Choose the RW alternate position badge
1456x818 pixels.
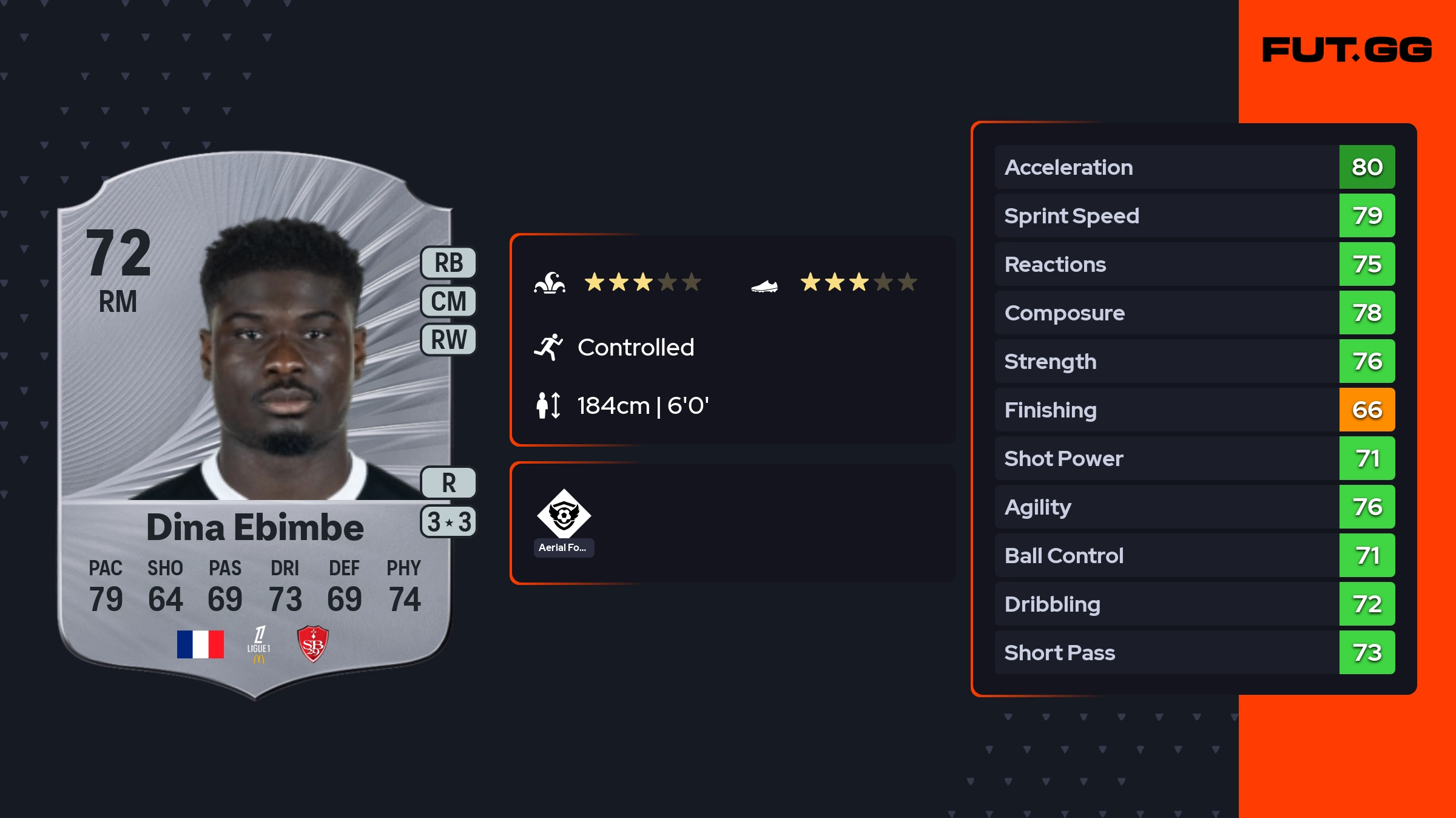[448, 339]
